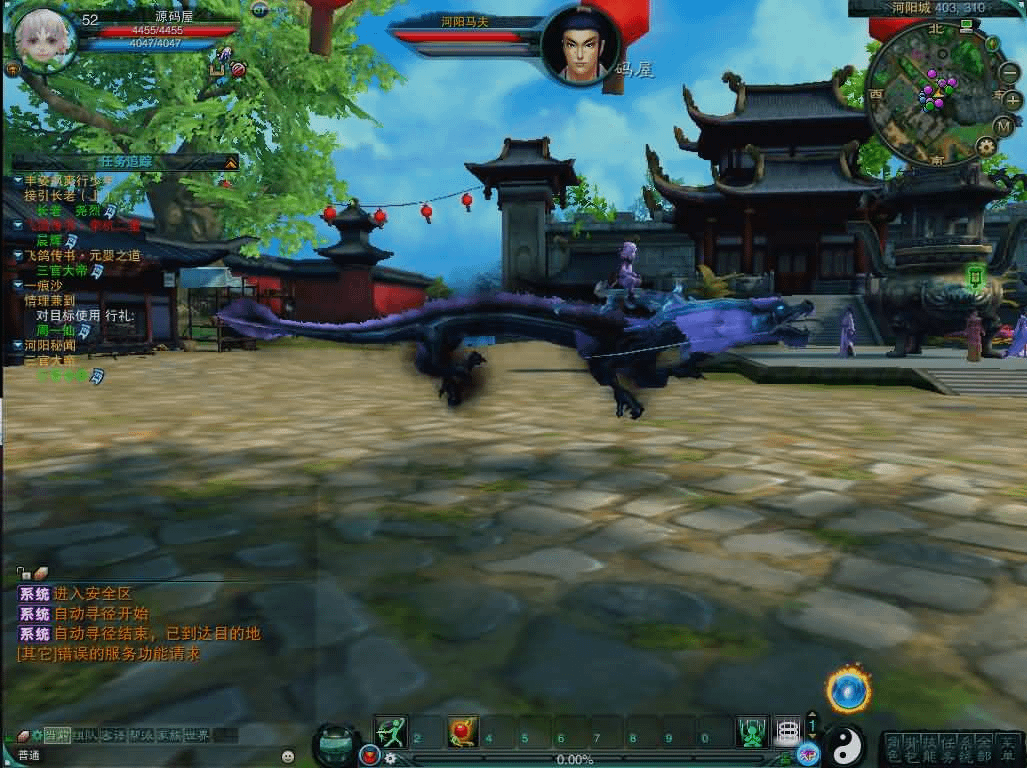The image size is (1027, 768).
Task: Click the yin-yang symbol button
Action: point(846,743)
